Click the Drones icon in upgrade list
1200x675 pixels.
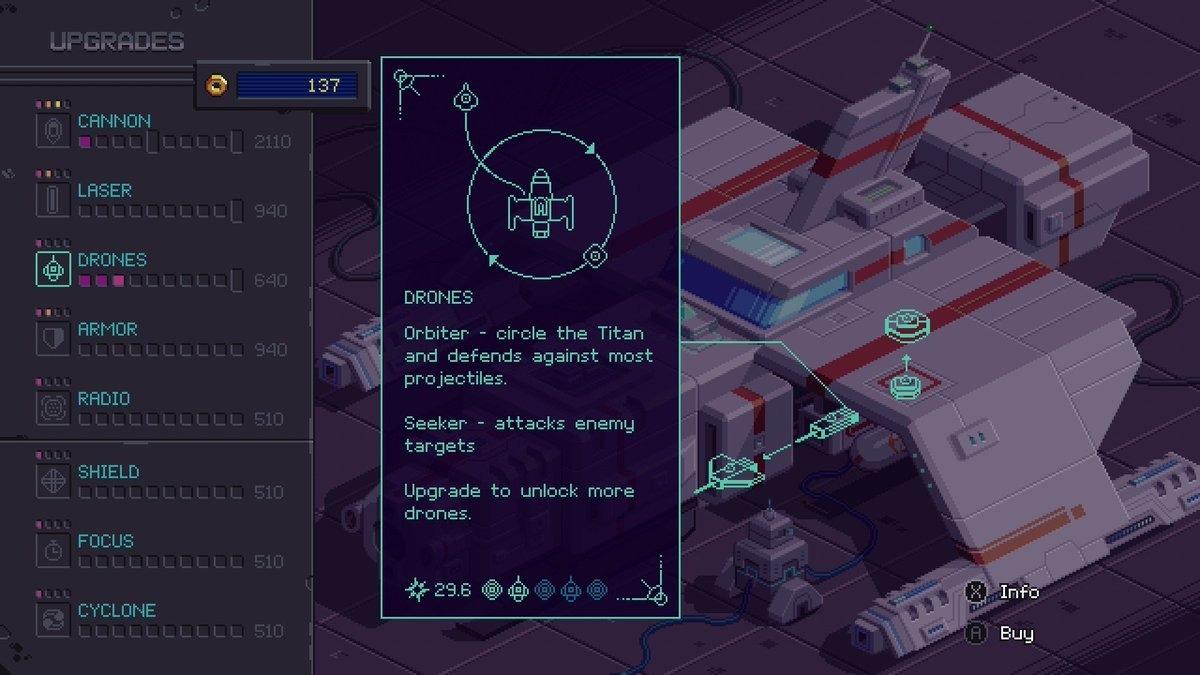coord(53,269)
